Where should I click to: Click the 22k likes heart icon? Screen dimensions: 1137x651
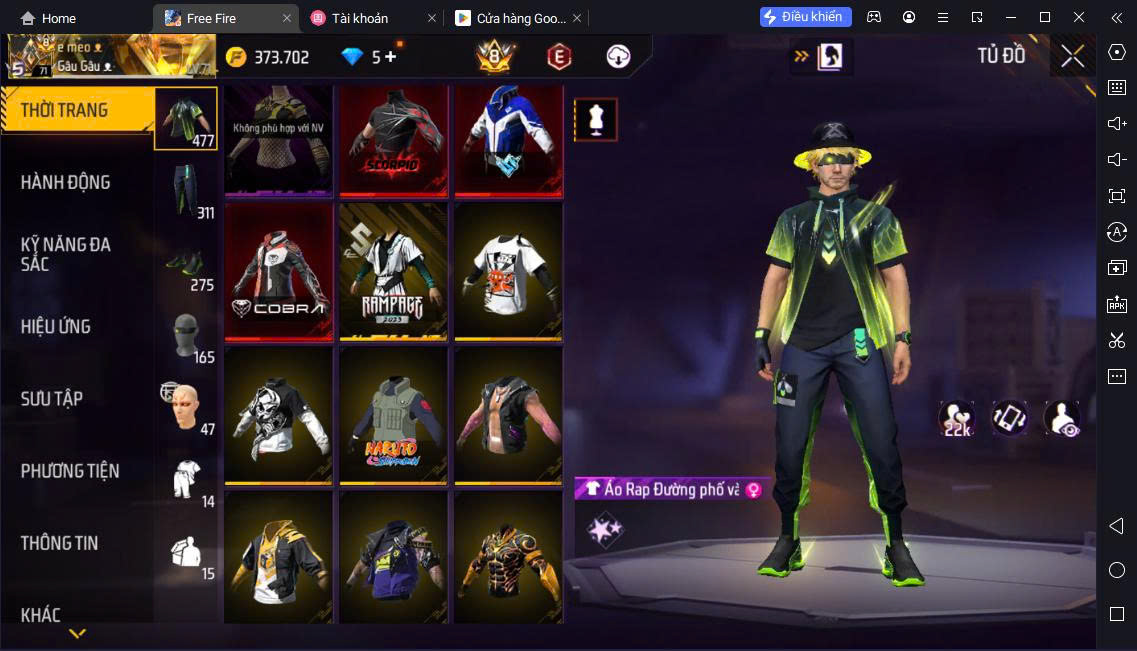(956, 419)
